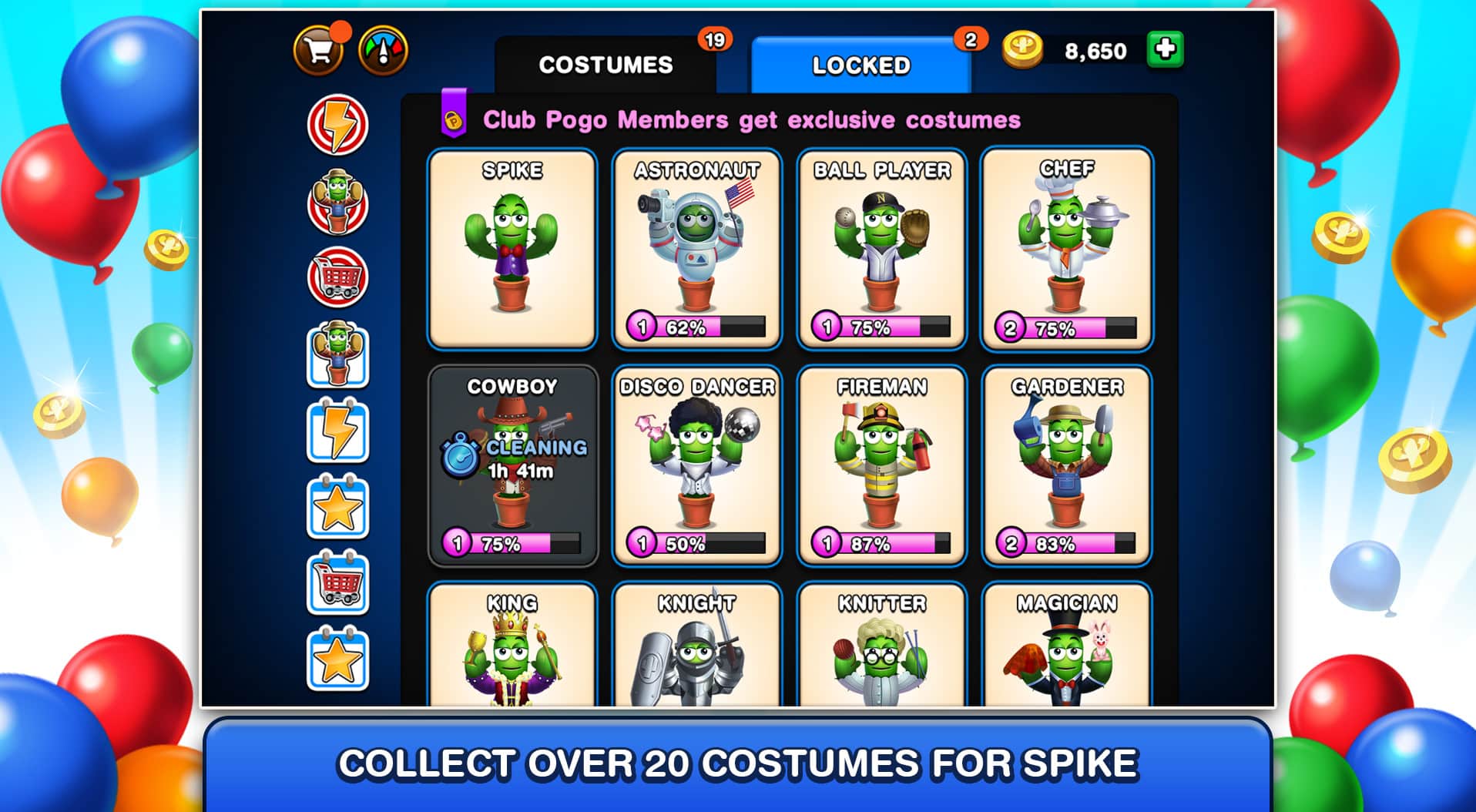1476x812 pixels.
Task: Open the Cowboy costume being cleaned
Action: 512,465
